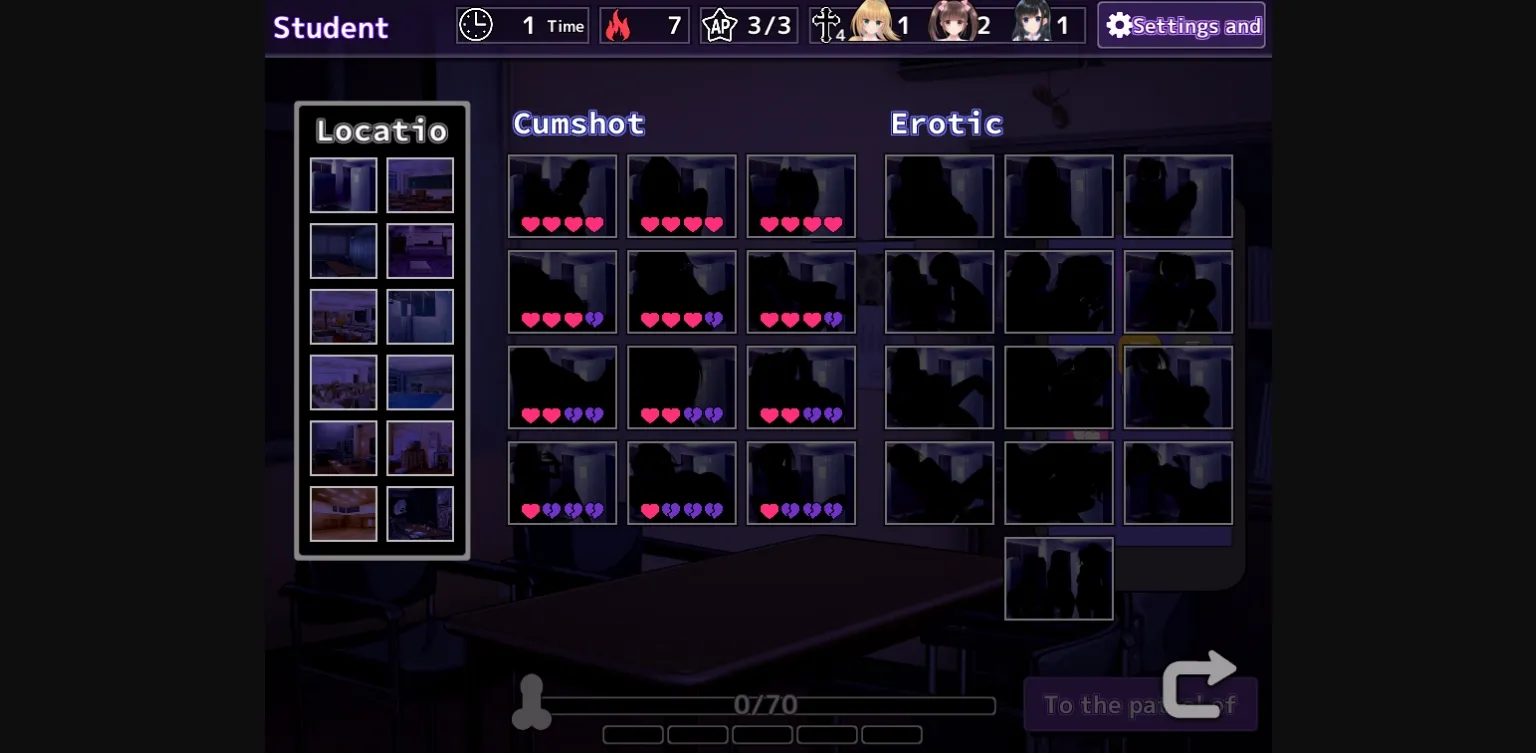Image resolution: width=1536 pixels, height=753 pixels.
Task: Toggle the first fully-hearted Cumshot scene
Action: 563,196
